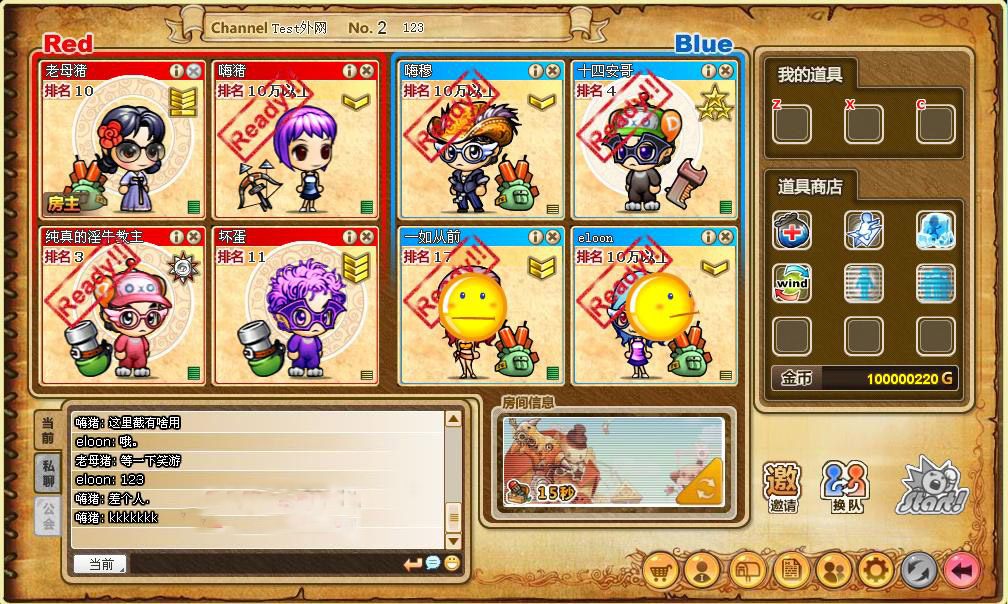The width and height of the screenshot is (1008, 604).
Task: Select player card 十四安哥
Action: click(655, 140)
